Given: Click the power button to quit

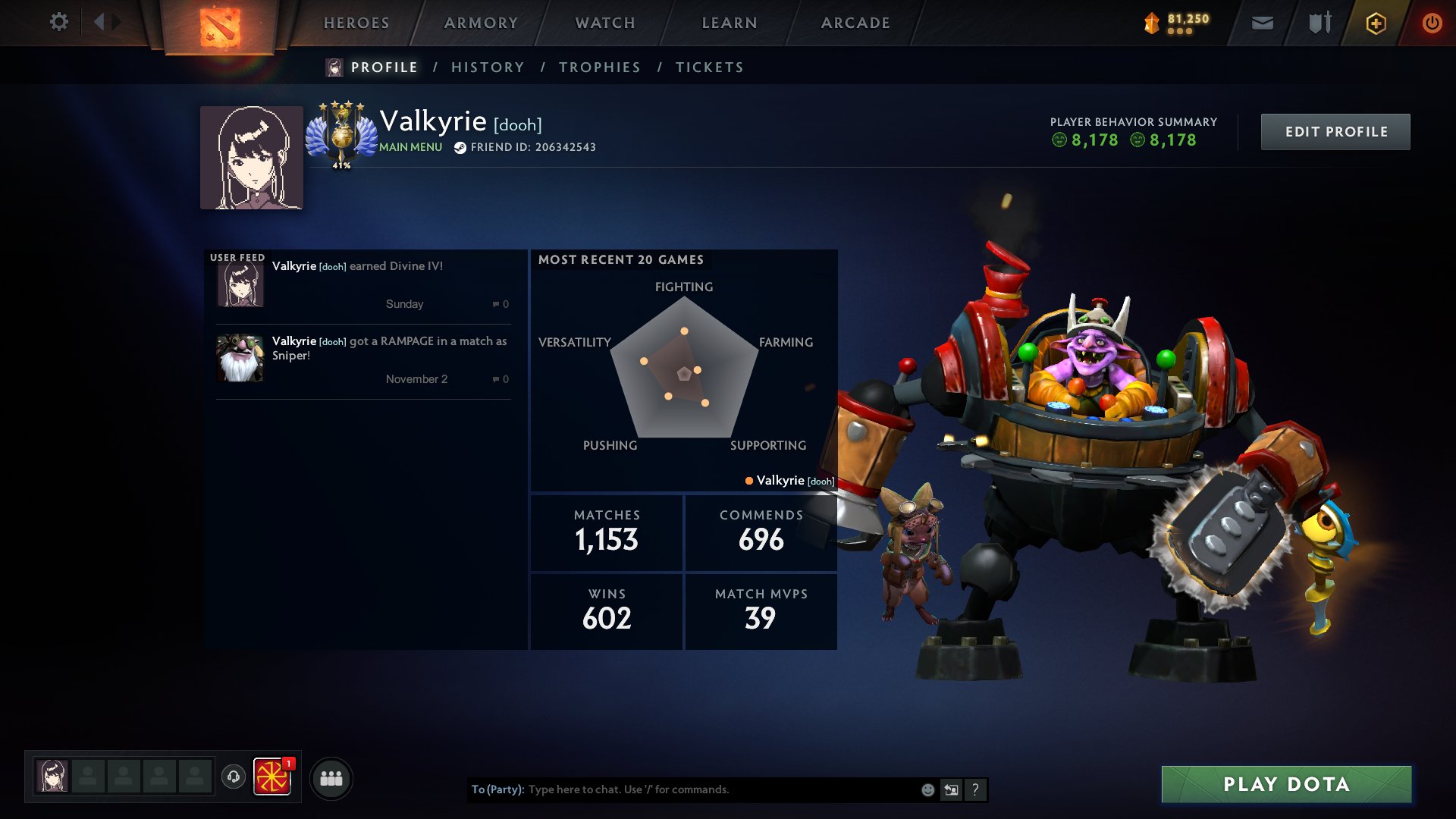Looking at the screenshot, I should pyautogui.click(x=1432, y=23).
